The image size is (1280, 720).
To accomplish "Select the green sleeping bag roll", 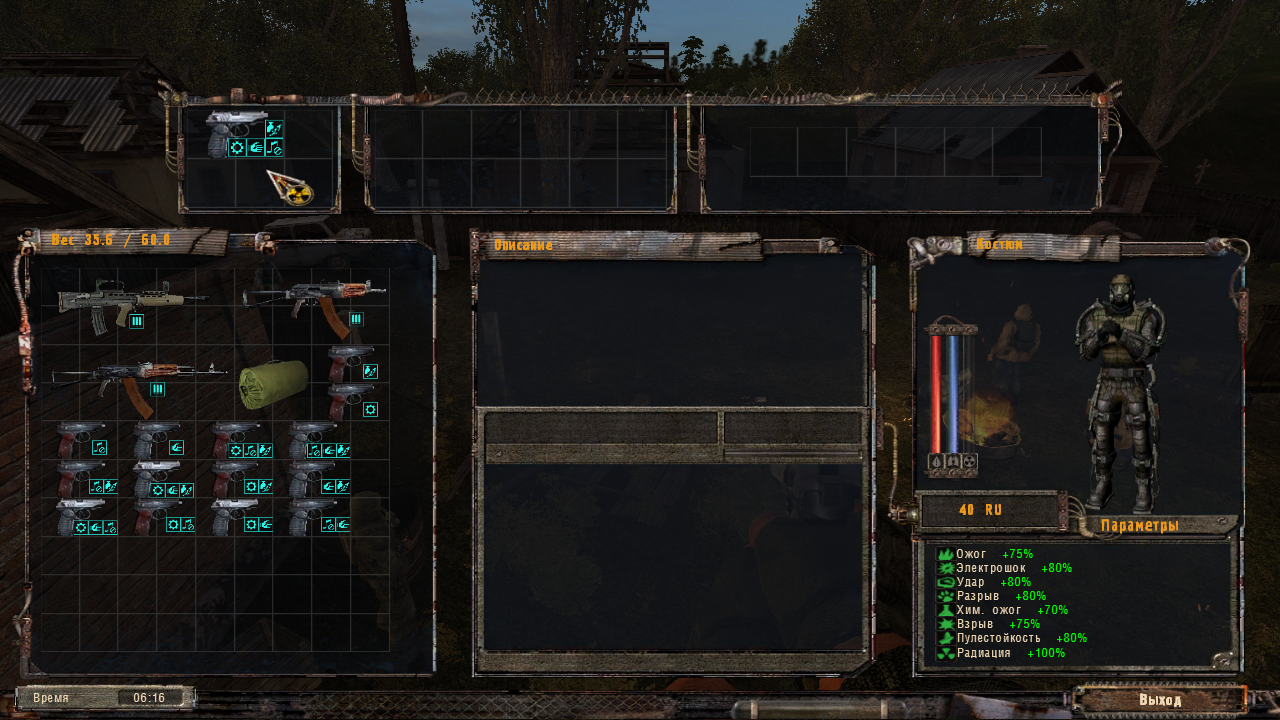I will click(273, 383).
